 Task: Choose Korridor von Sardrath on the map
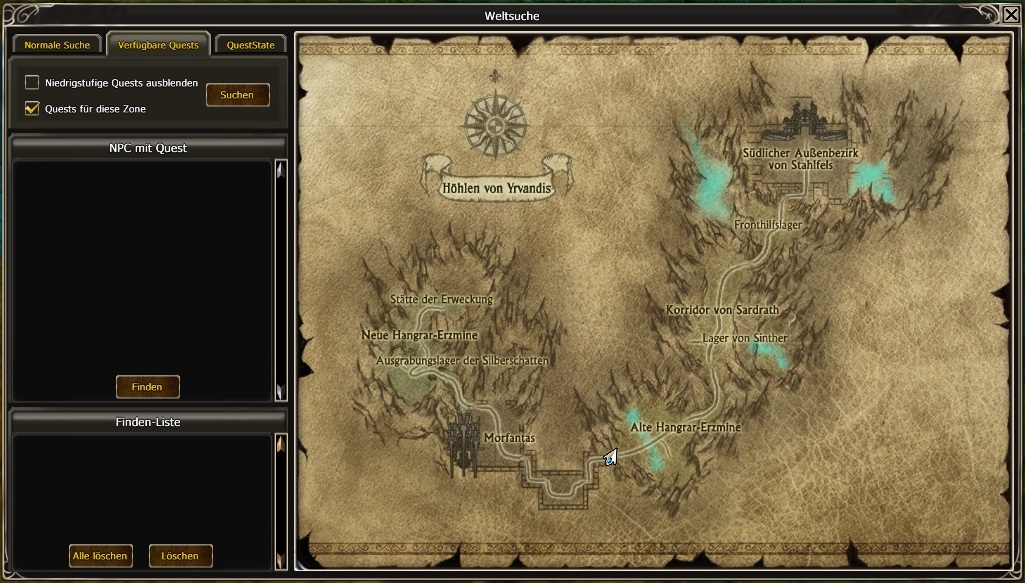(722, 310)
